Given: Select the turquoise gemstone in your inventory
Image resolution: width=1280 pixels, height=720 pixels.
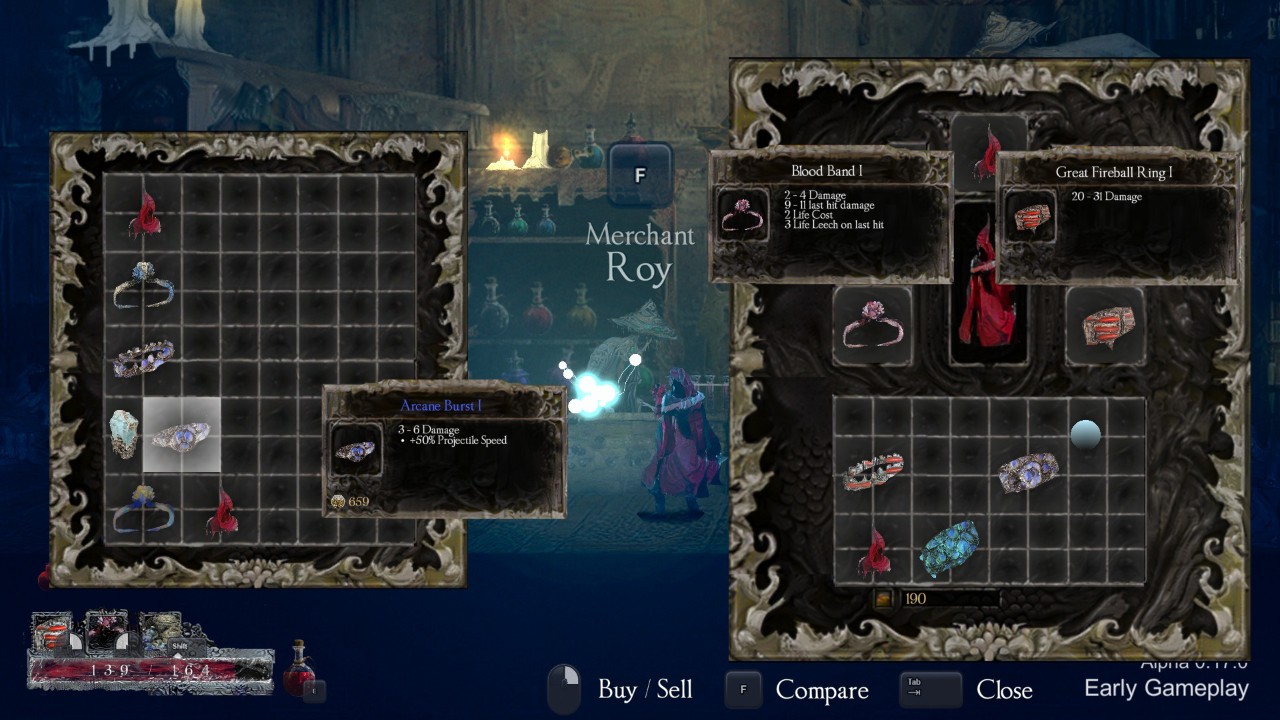Looking at the screenshot, I should click(949, 548).
